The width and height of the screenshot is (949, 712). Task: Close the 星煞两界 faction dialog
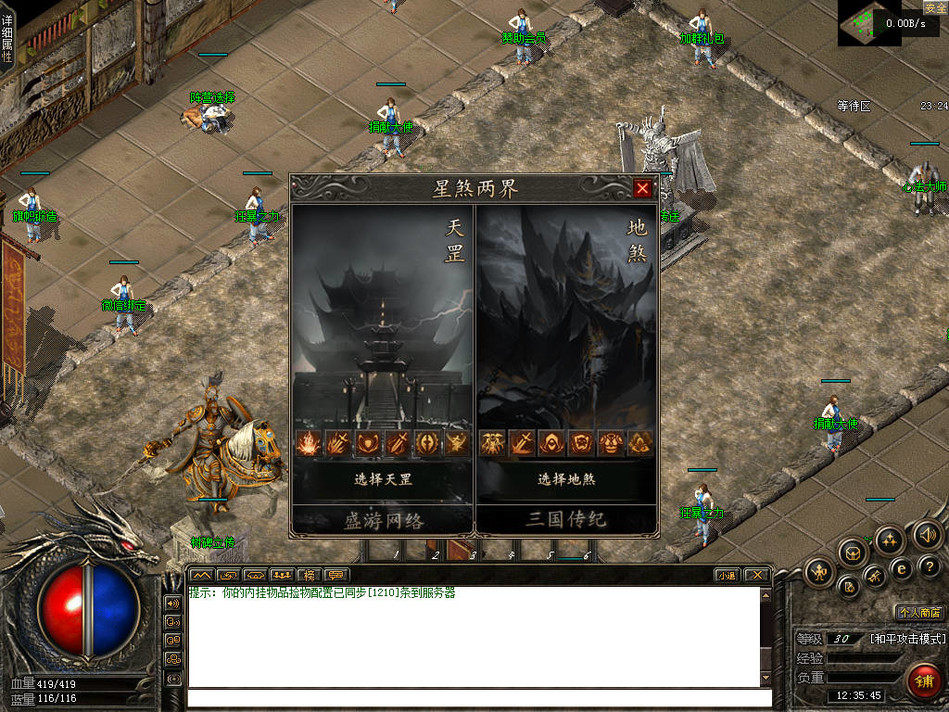coord(642,188)
